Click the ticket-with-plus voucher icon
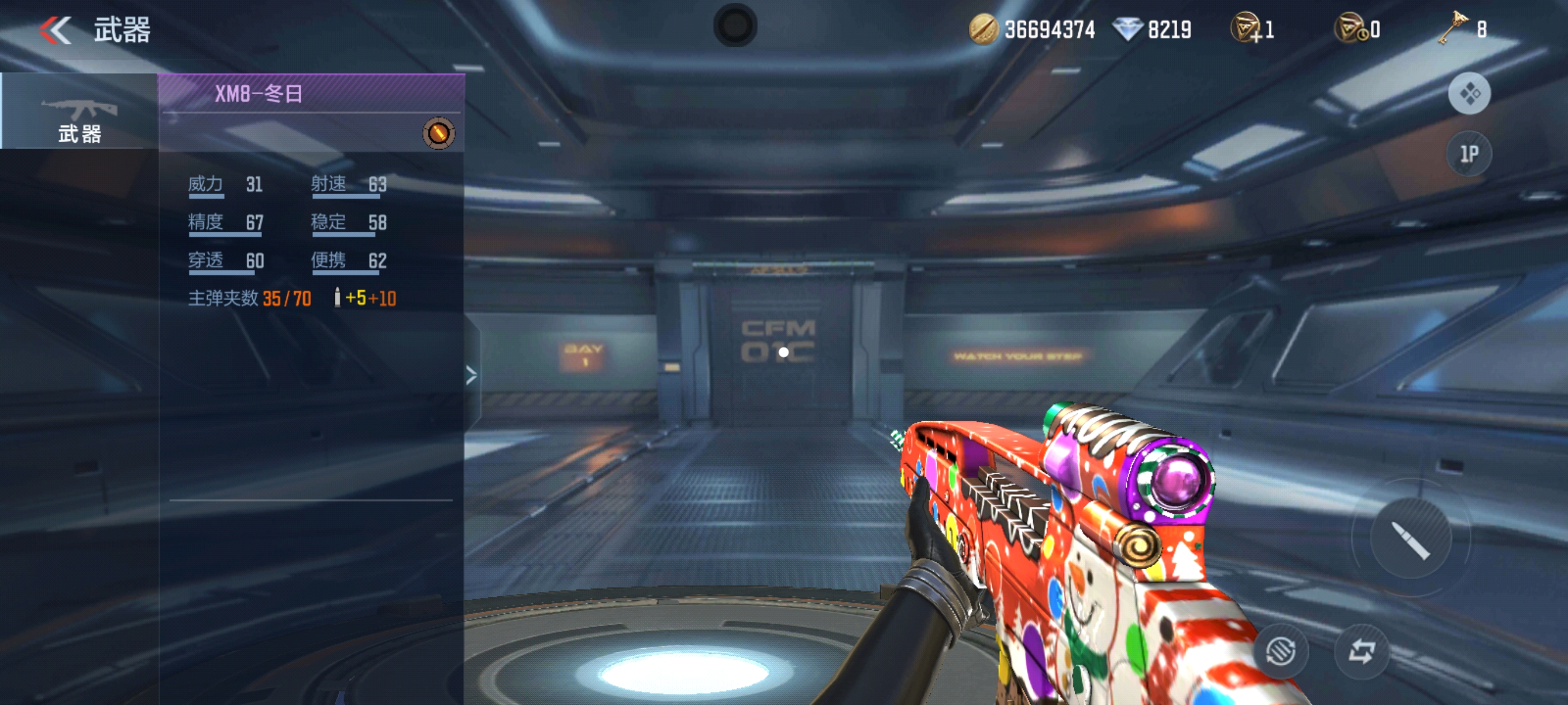This screenshot has width=1568, height=705. [1245, 28]
